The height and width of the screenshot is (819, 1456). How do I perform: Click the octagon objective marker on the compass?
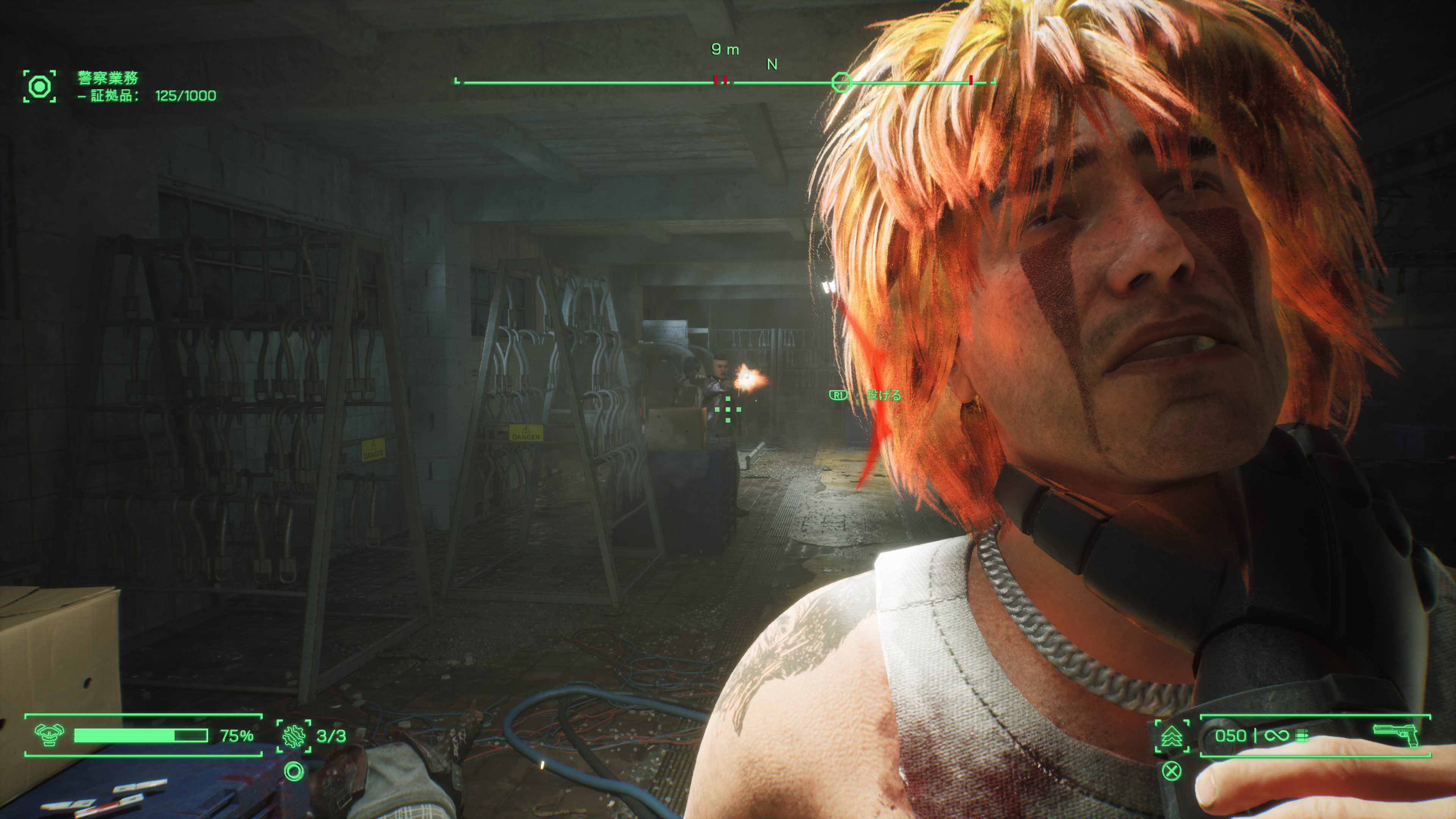coord(841,83)
